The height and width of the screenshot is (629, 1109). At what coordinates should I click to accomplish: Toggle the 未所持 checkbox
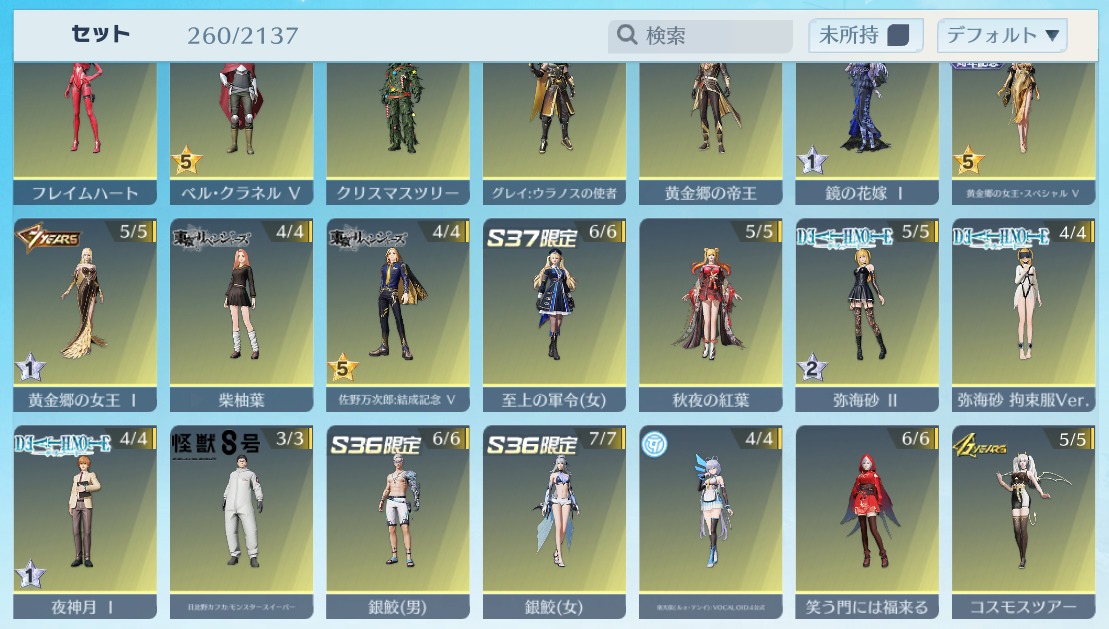[x=898, y=36]
